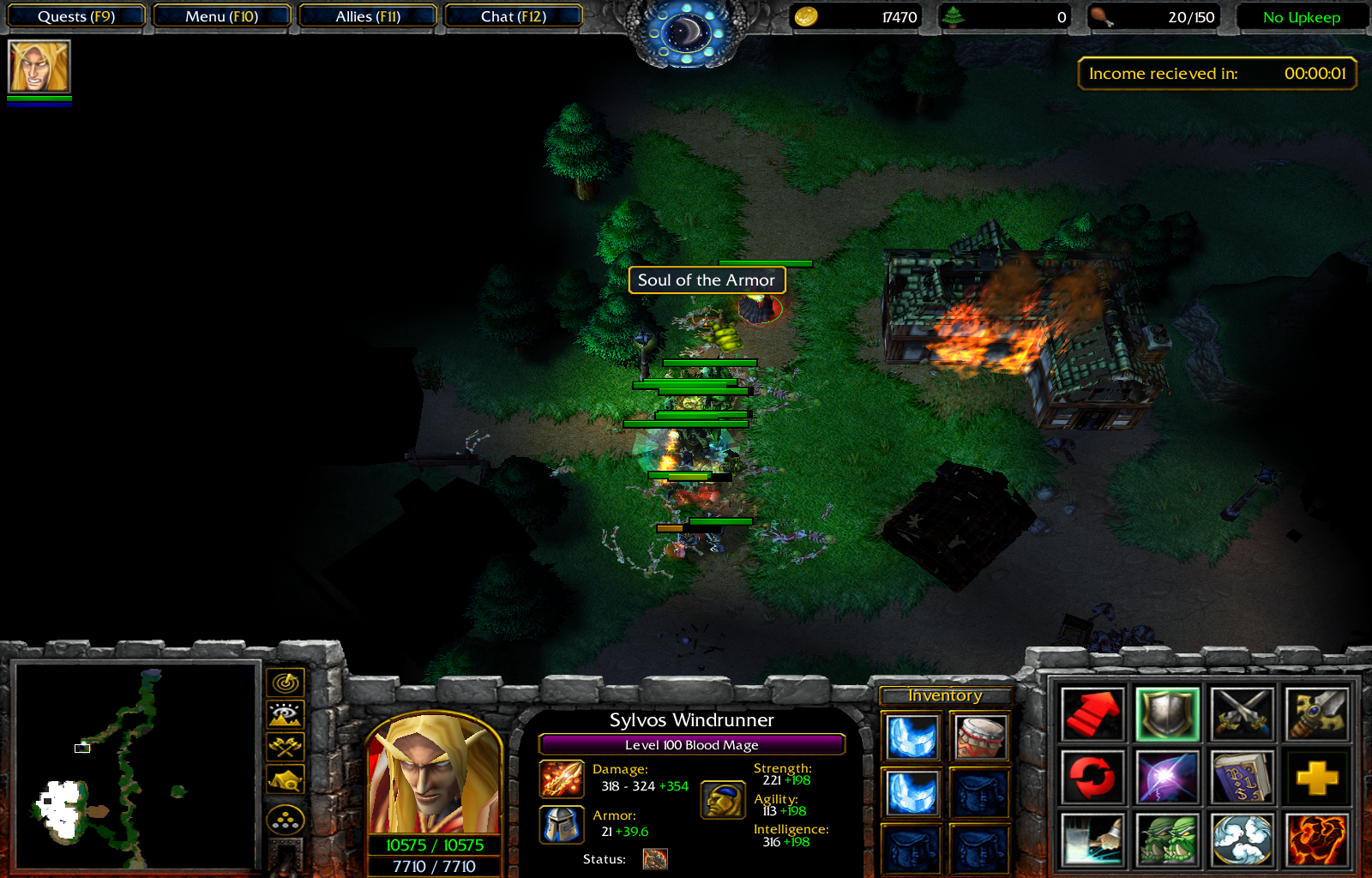
Task: Select the drum item in the Inventory
Action: [978, 738]
